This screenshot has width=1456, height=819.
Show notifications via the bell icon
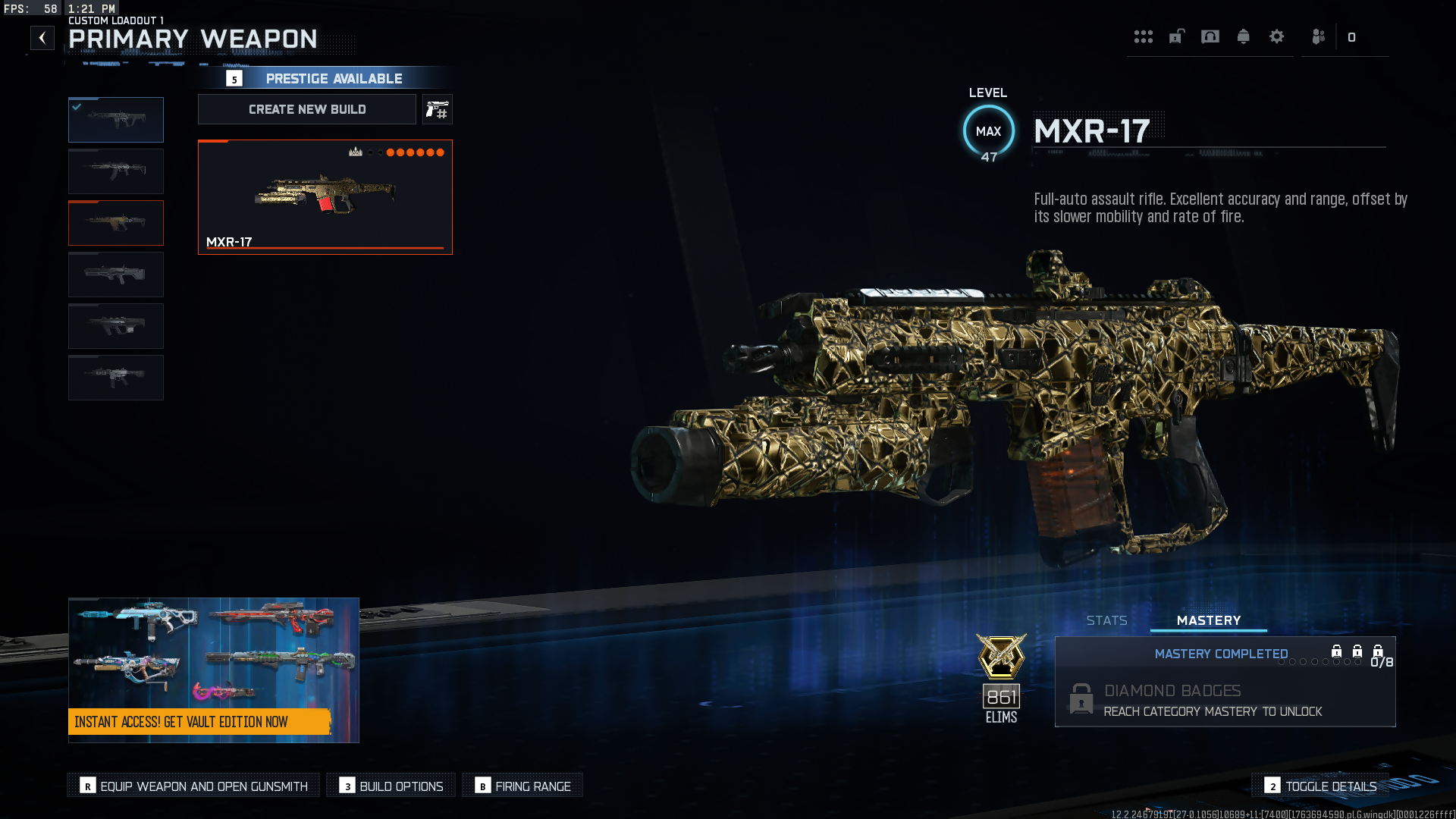[1244, 36]
